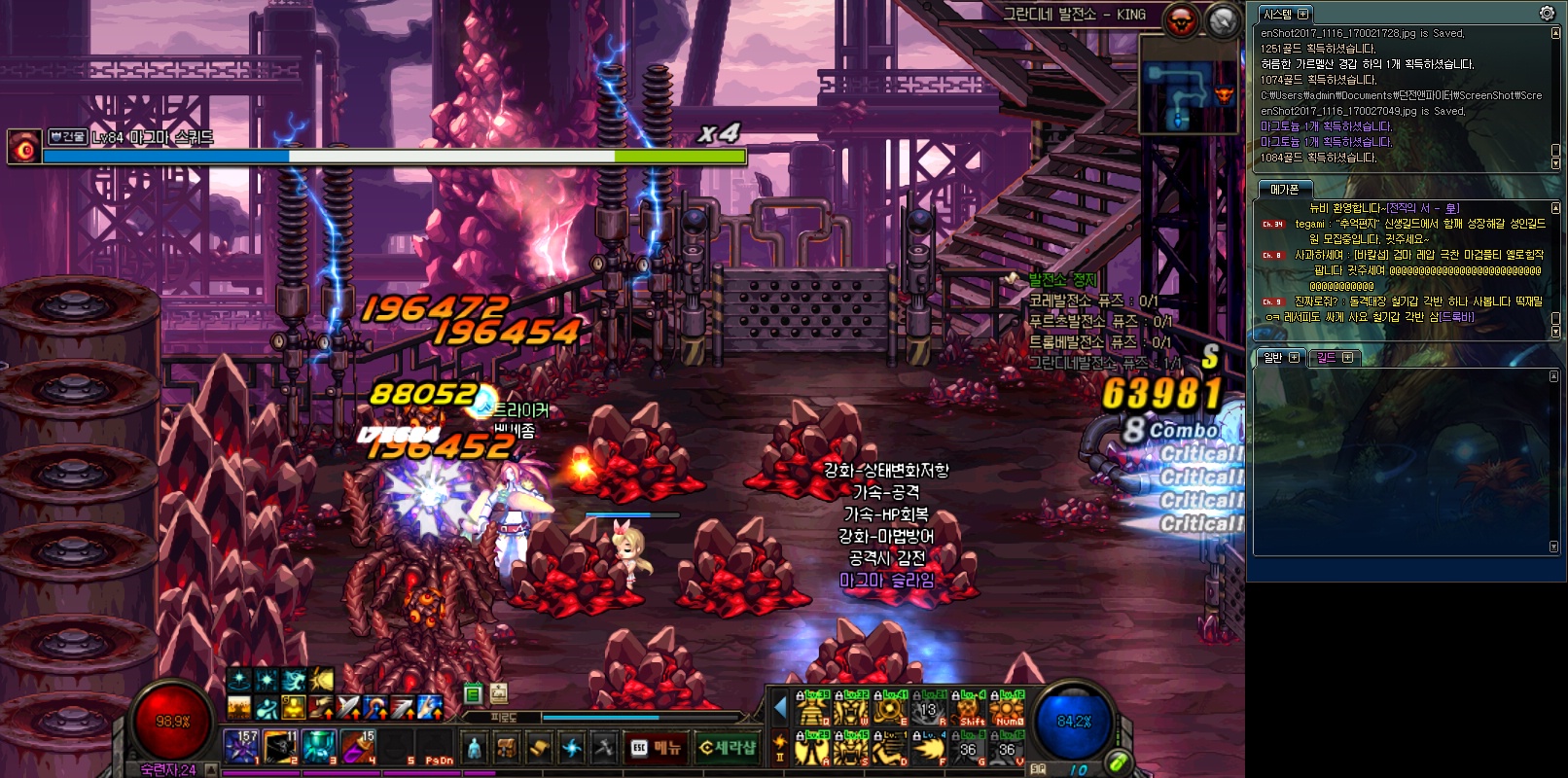Screen dimensions: 1568x778
Task: Click the red boss skull icon above minimap
Action: 1183,20
